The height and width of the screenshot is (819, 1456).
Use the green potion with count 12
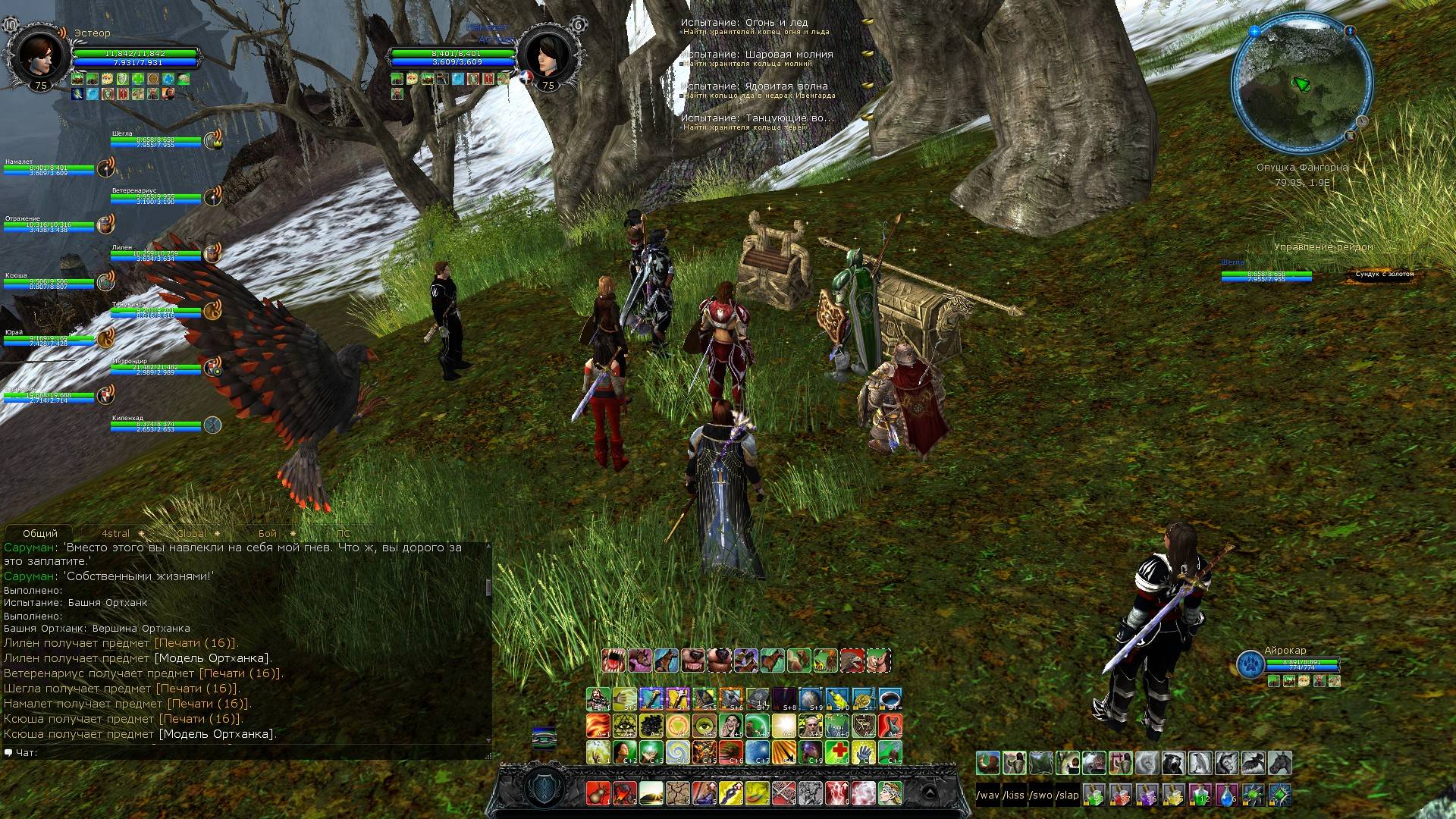coord(1200,795)
